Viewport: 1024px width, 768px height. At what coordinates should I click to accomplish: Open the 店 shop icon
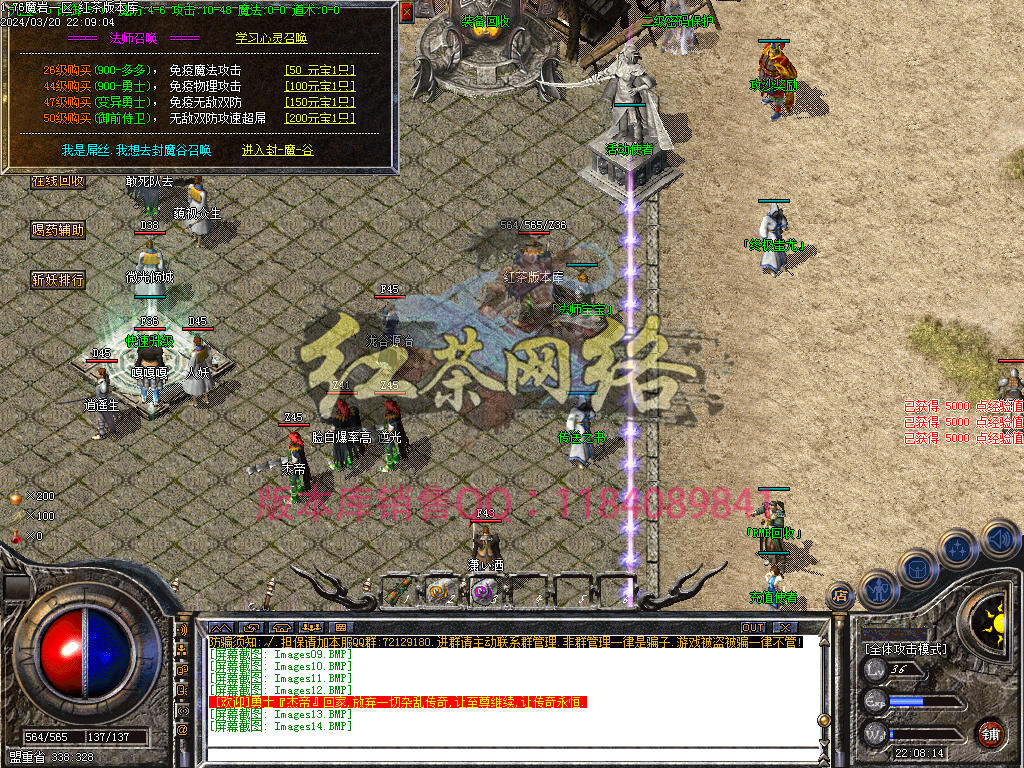point(841,598)
